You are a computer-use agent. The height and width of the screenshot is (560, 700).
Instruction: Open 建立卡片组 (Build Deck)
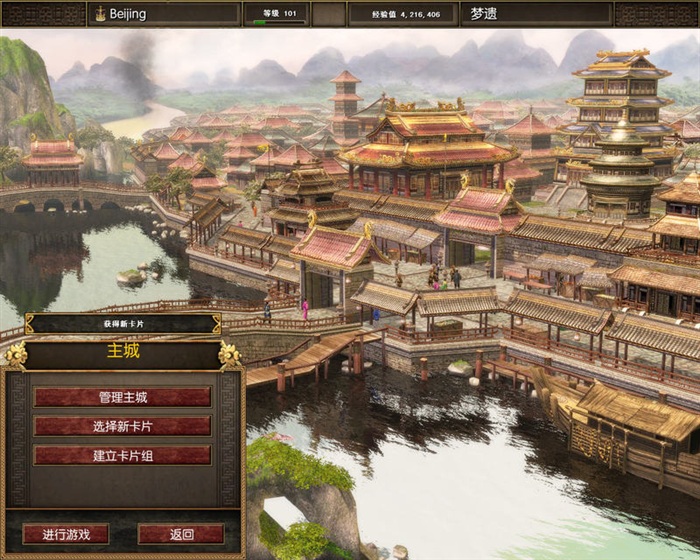click(122, 455)
